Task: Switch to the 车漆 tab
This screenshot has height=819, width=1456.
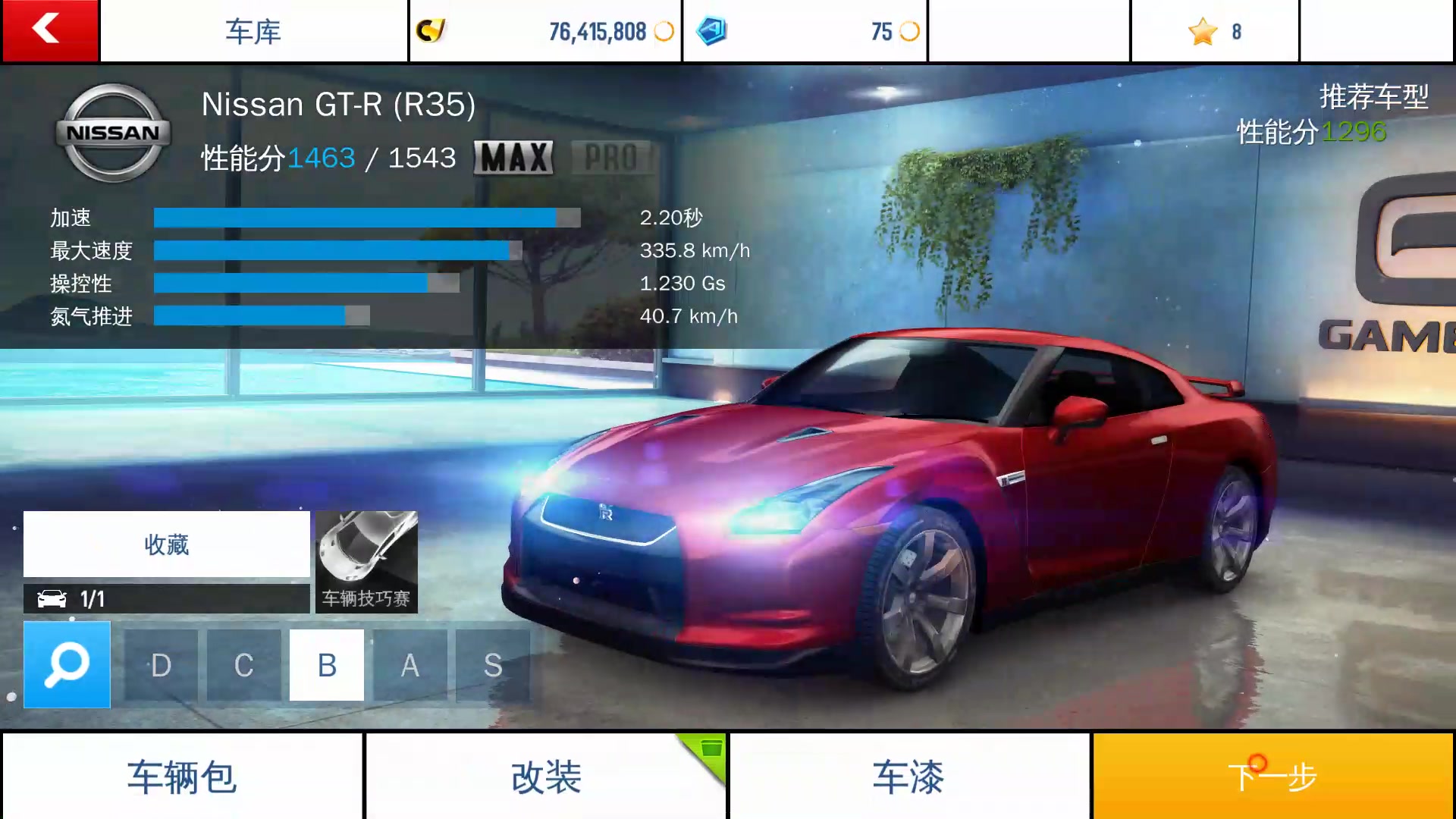Action: click(908, 776)
